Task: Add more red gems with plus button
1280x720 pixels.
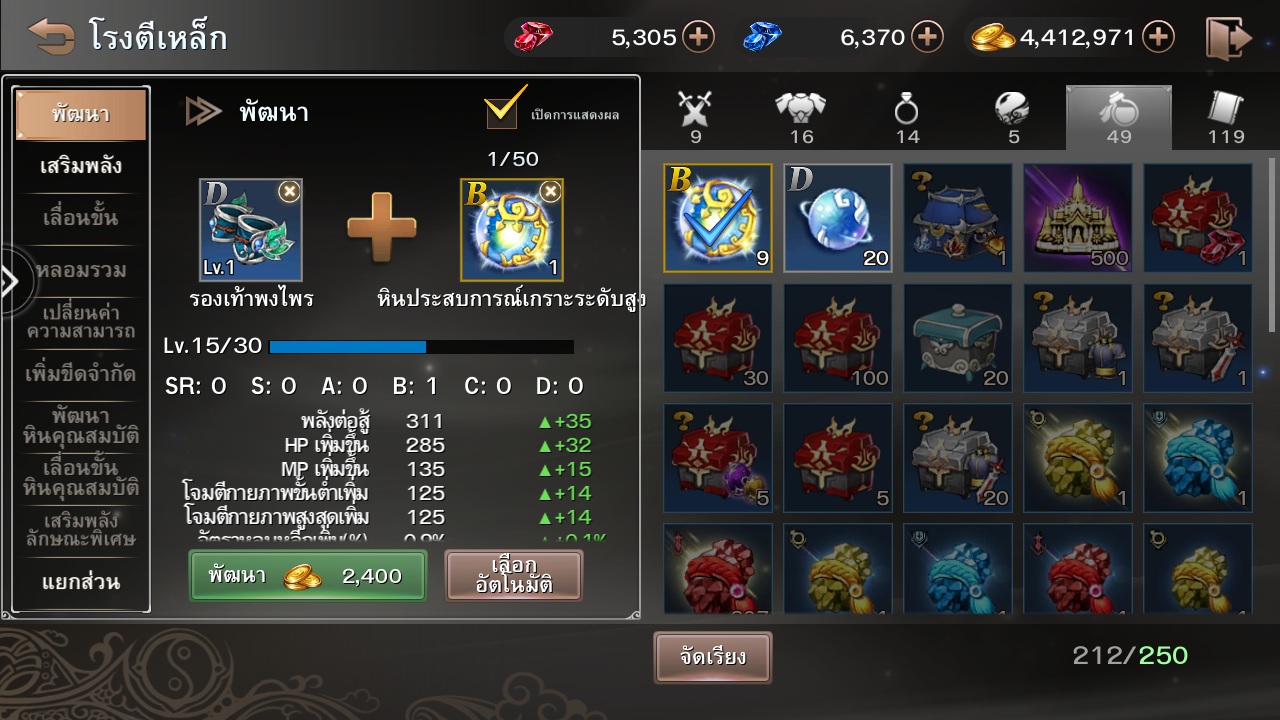Action: coord(698,38)
